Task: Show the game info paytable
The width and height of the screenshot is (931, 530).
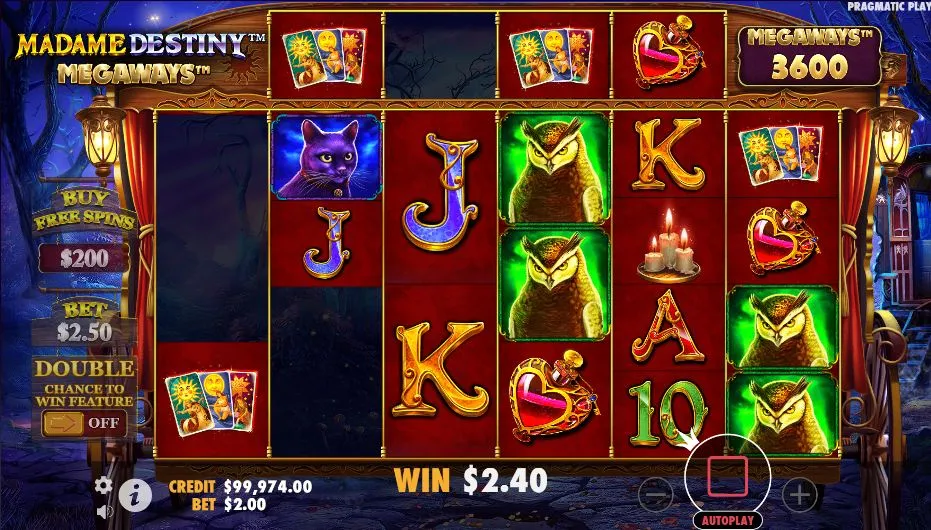Action: pos(135,493)
